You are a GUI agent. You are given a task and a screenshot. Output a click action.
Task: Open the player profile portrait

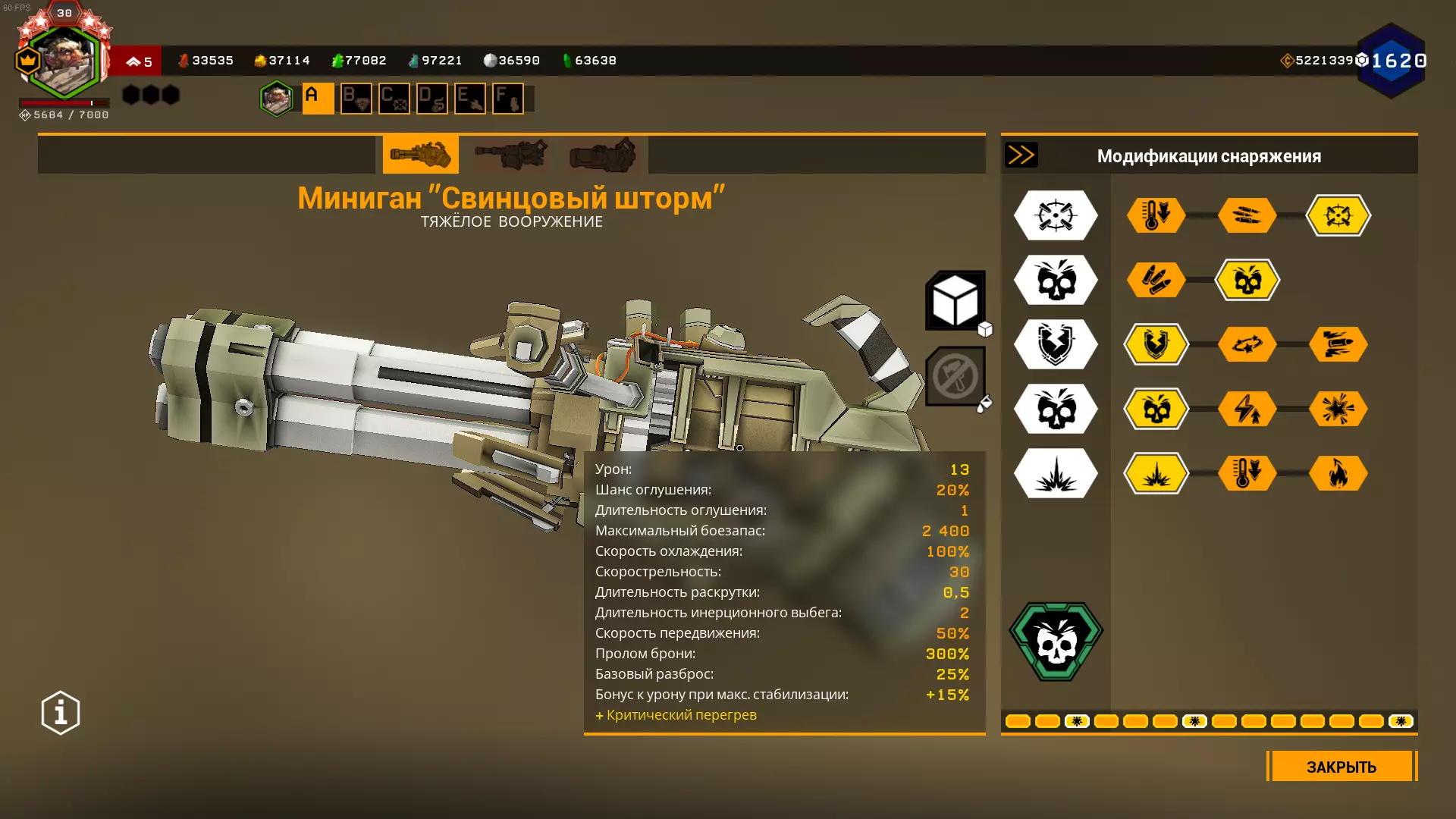64,61
